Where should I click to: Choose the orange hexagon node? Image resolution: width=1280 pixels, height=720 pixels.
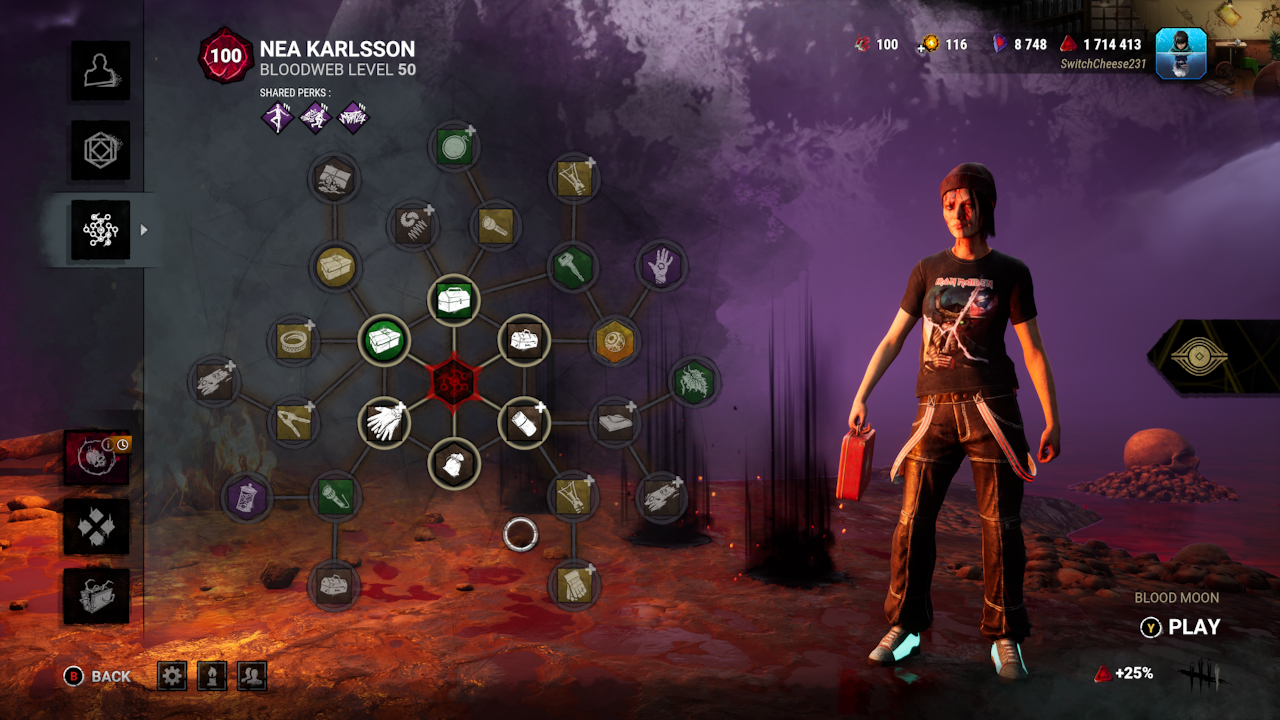[x=614, y=341]
